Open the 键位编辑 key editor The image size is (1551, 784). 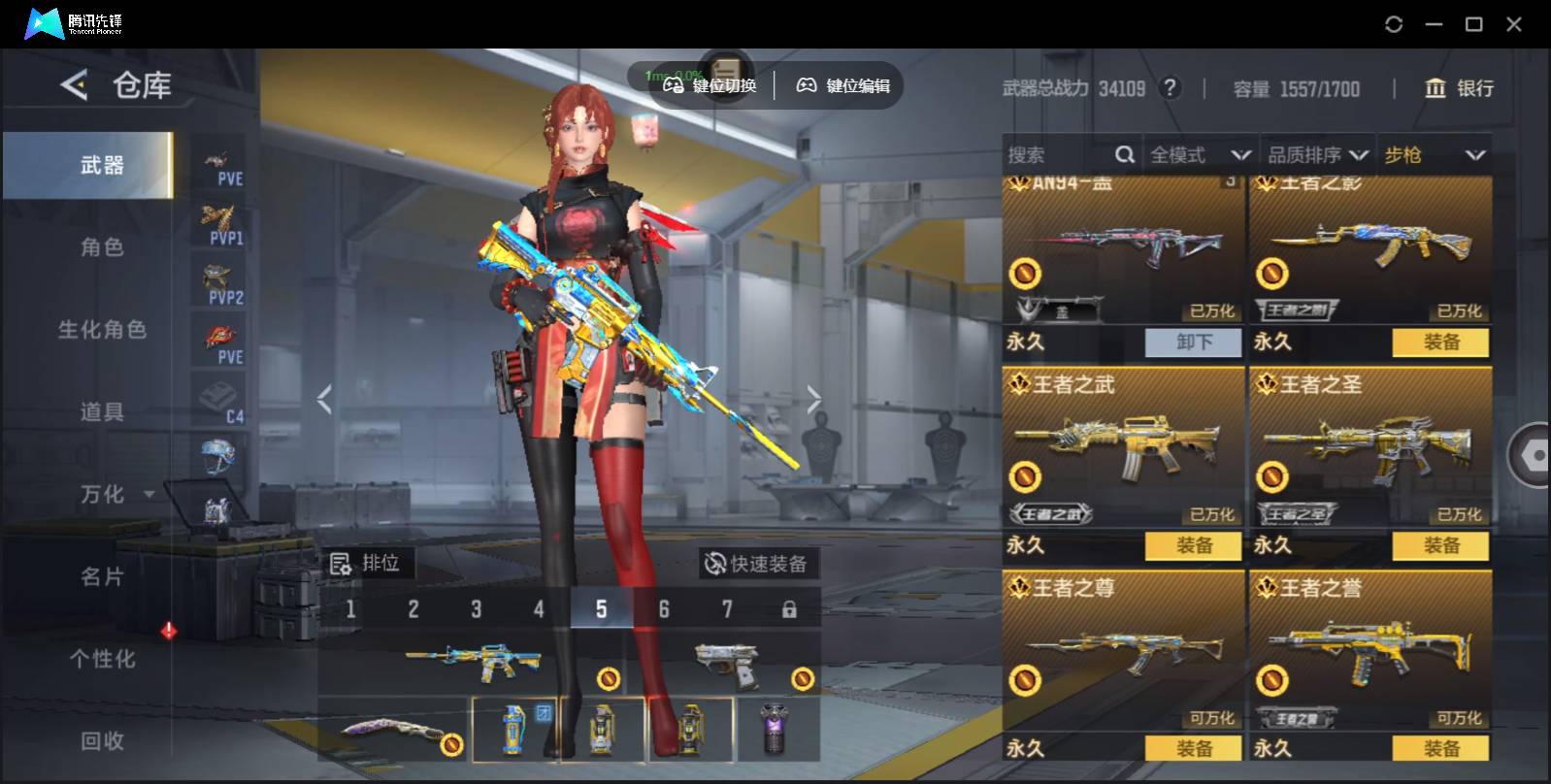[843, 85]
